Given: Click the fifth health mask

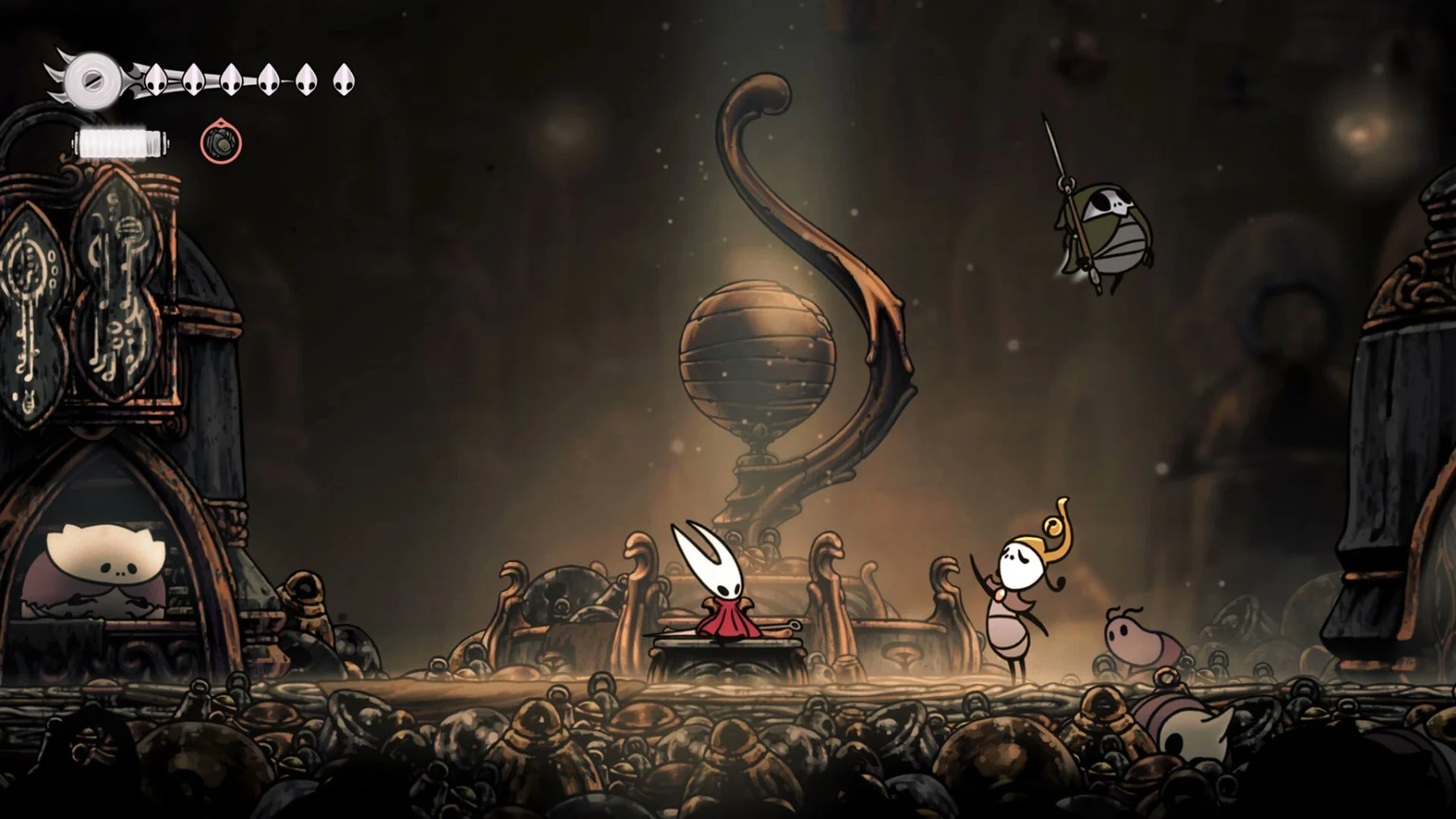Looking at the screenshot, I should pyautogui.click(x=306, y=81).
